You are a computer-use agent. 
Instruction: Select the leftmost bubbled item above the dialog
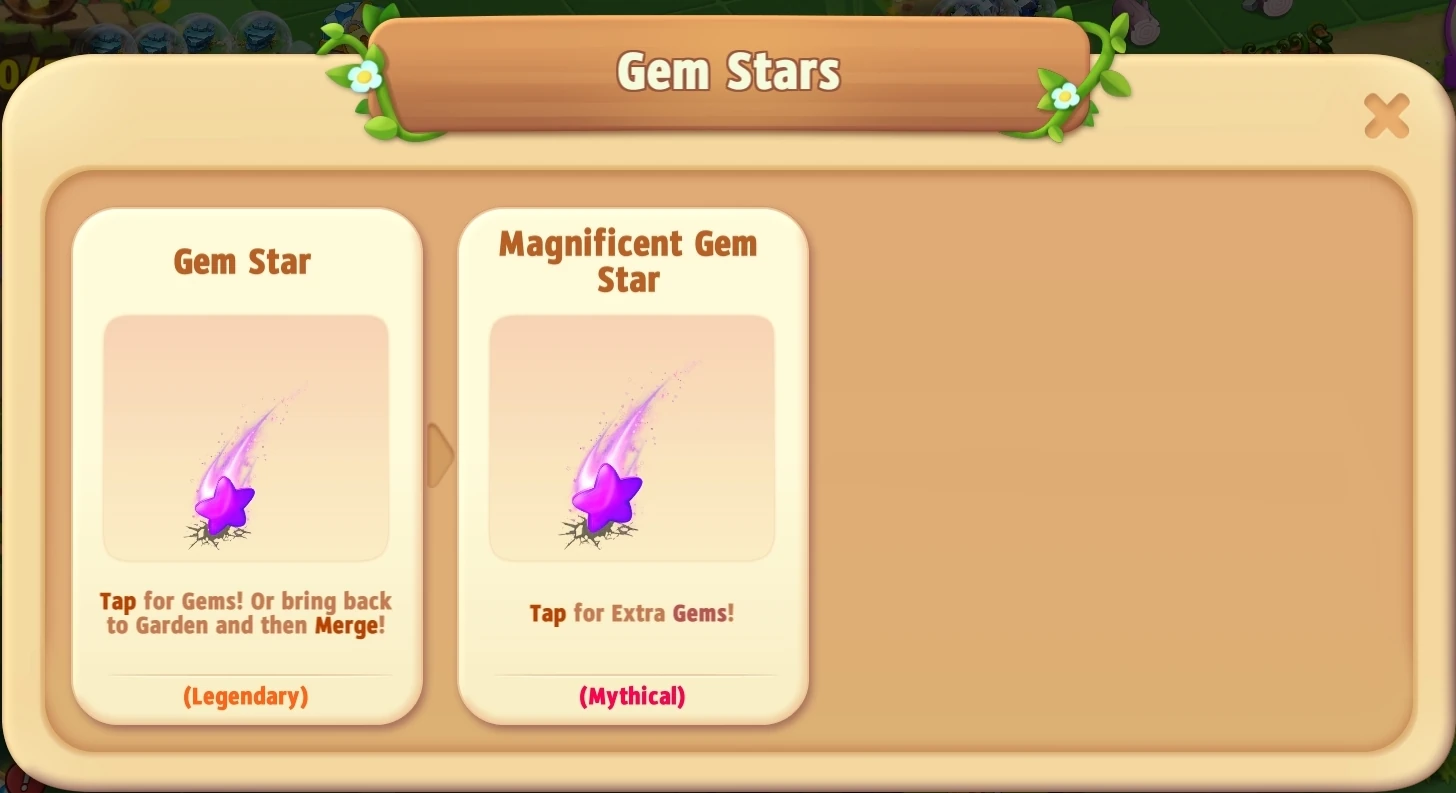point(105,40)
